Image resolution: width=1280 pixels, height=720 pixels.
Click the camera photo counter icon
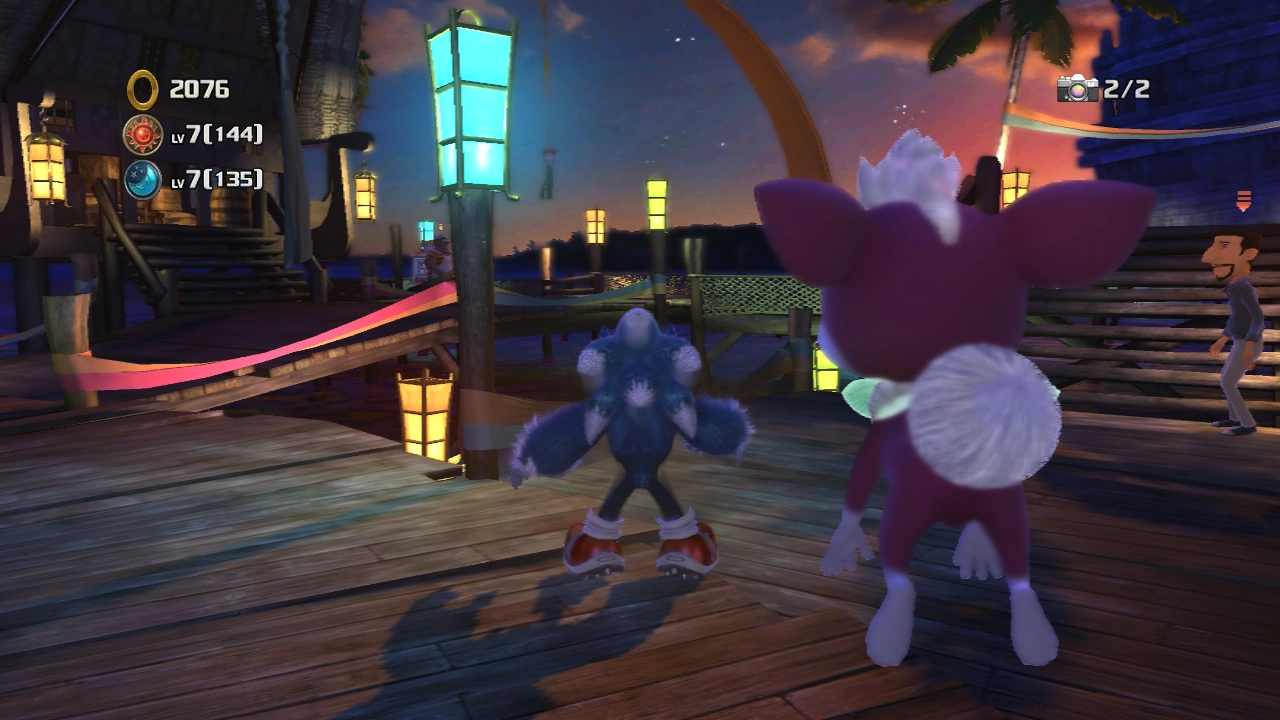1078,89
